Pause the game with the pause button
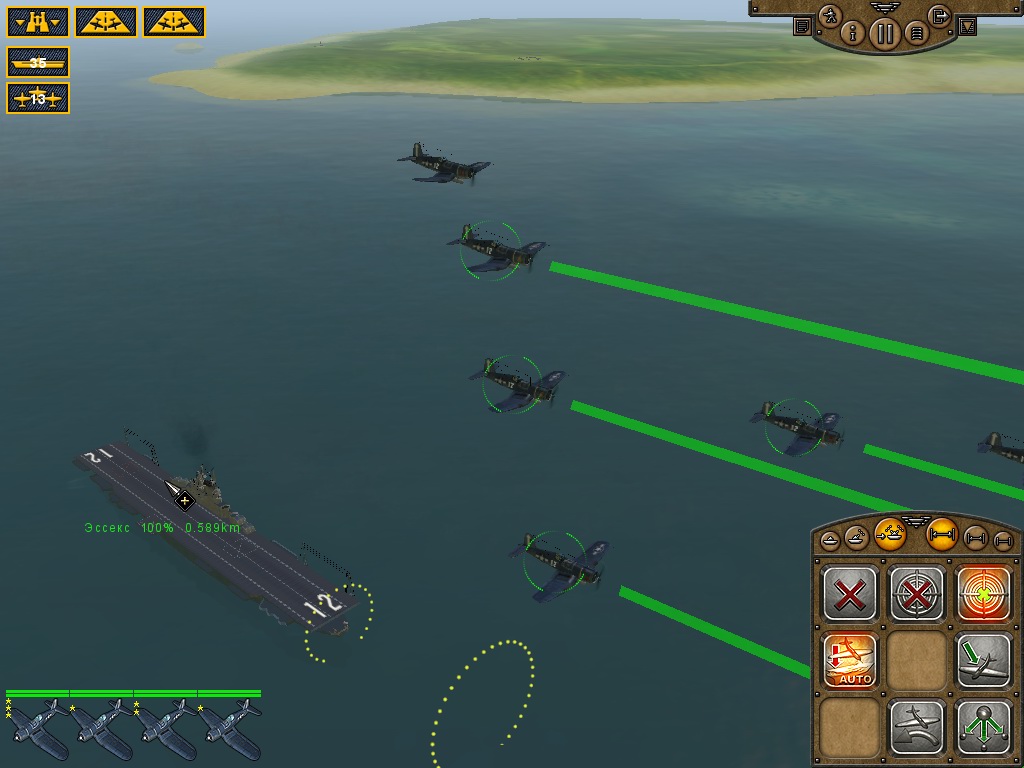This screenshot has height=768, width=1024. (x=884, y=34)
